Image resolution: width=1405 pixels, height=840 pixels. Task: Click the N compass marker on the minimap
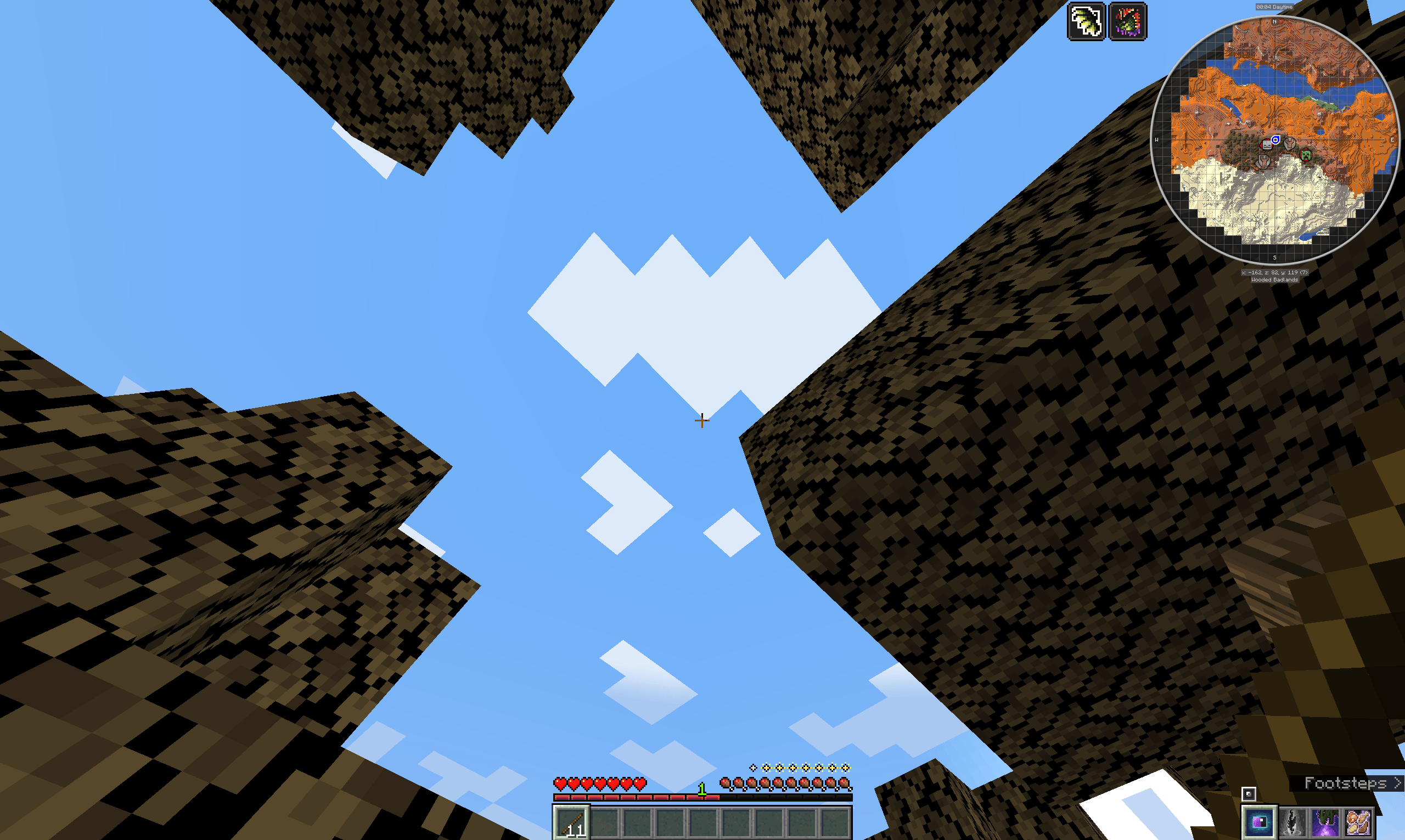pyautogui.click(x=1275, y=22)
